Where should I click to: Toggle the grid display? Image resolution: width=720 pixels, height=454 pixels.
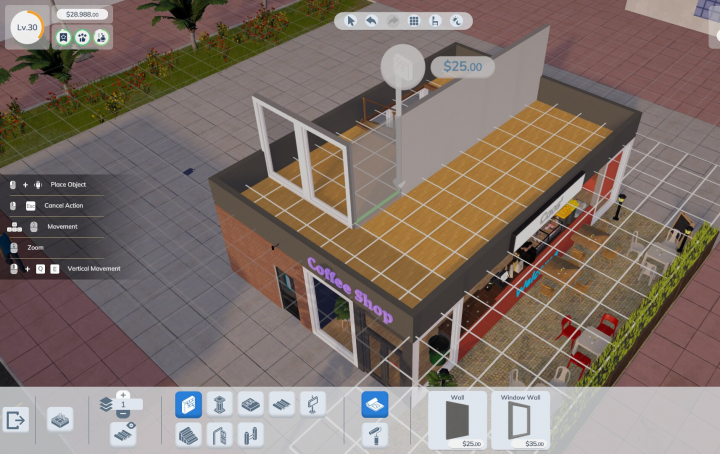tap(413, 21)
